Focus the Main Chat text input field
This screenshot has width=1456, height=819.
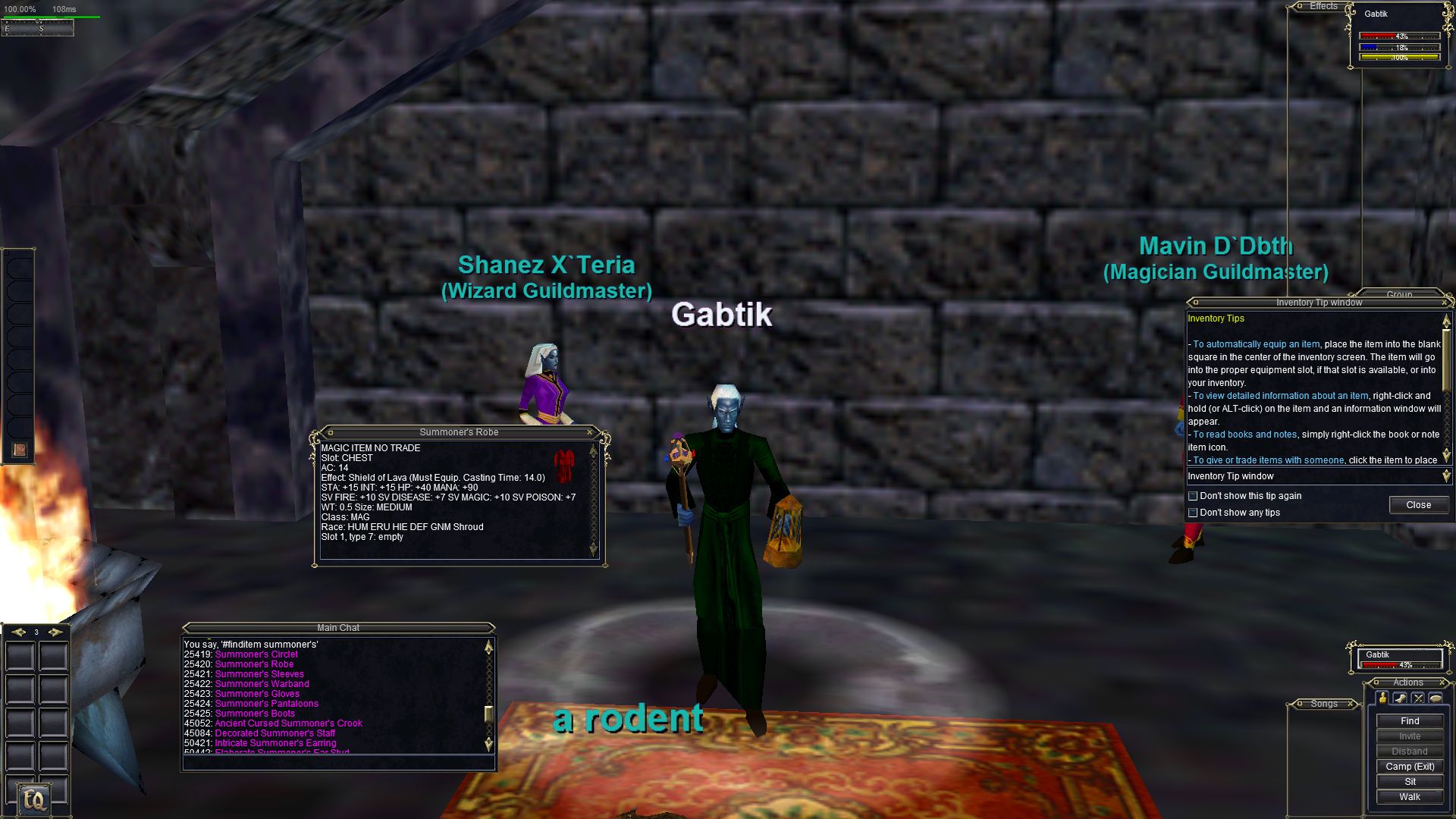point(337,763)
